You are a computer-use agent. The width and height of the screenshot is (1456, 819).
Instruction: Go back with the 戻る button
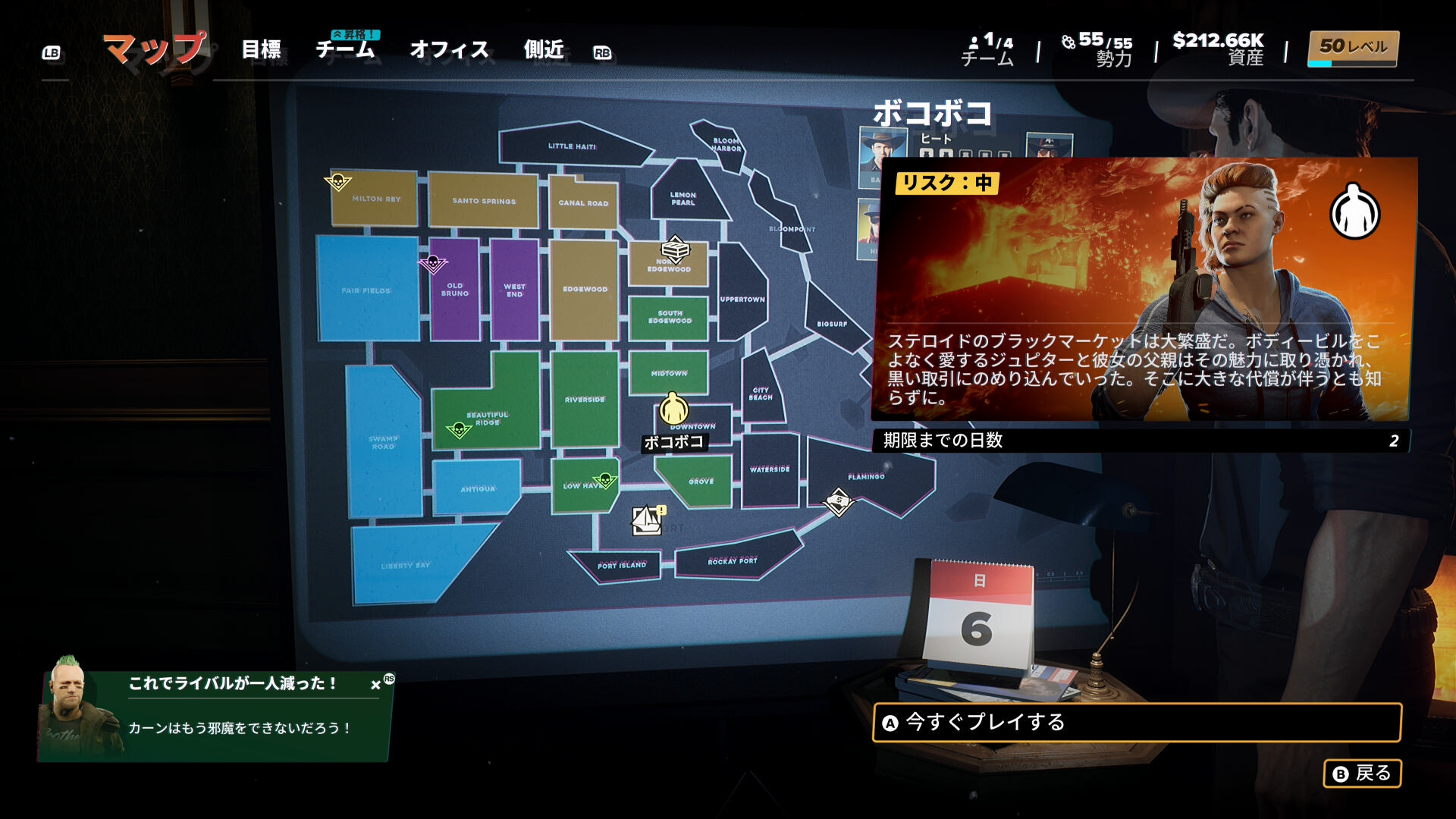click(x=1362, y=773)
